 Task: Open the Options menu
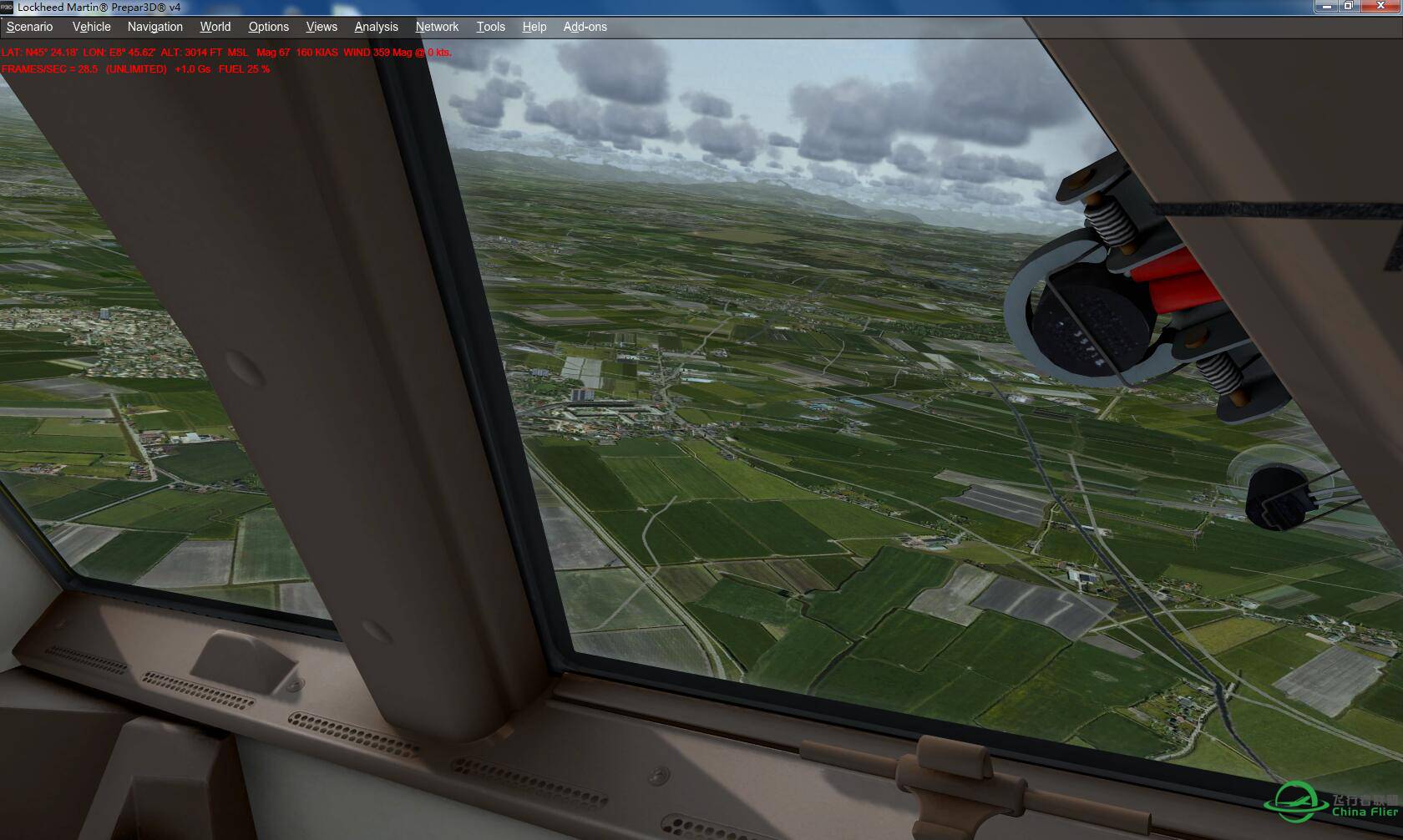[x=269, y=27]
